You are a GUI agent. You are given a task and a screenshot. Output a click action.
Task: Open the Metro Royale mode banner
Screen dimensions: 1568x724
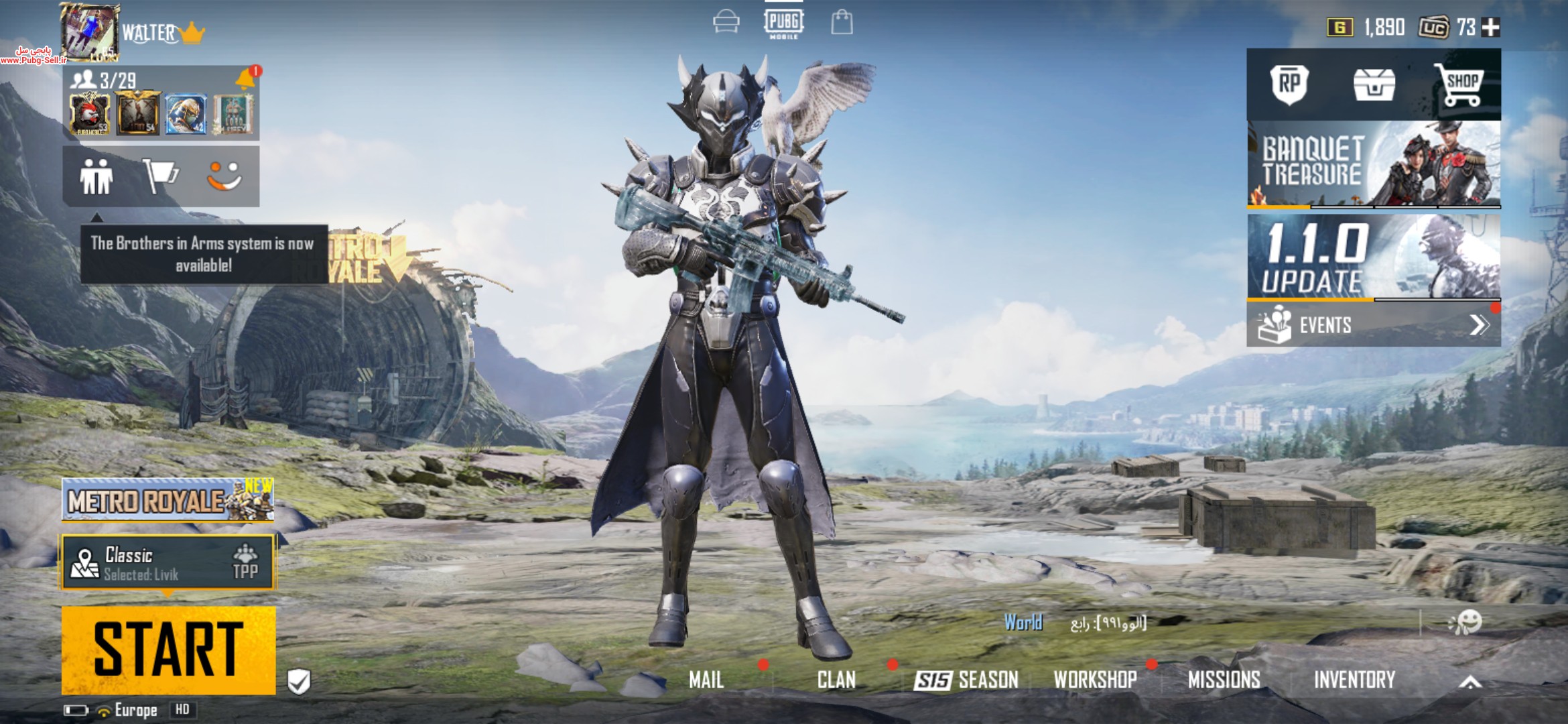click(x=168, y=500)
